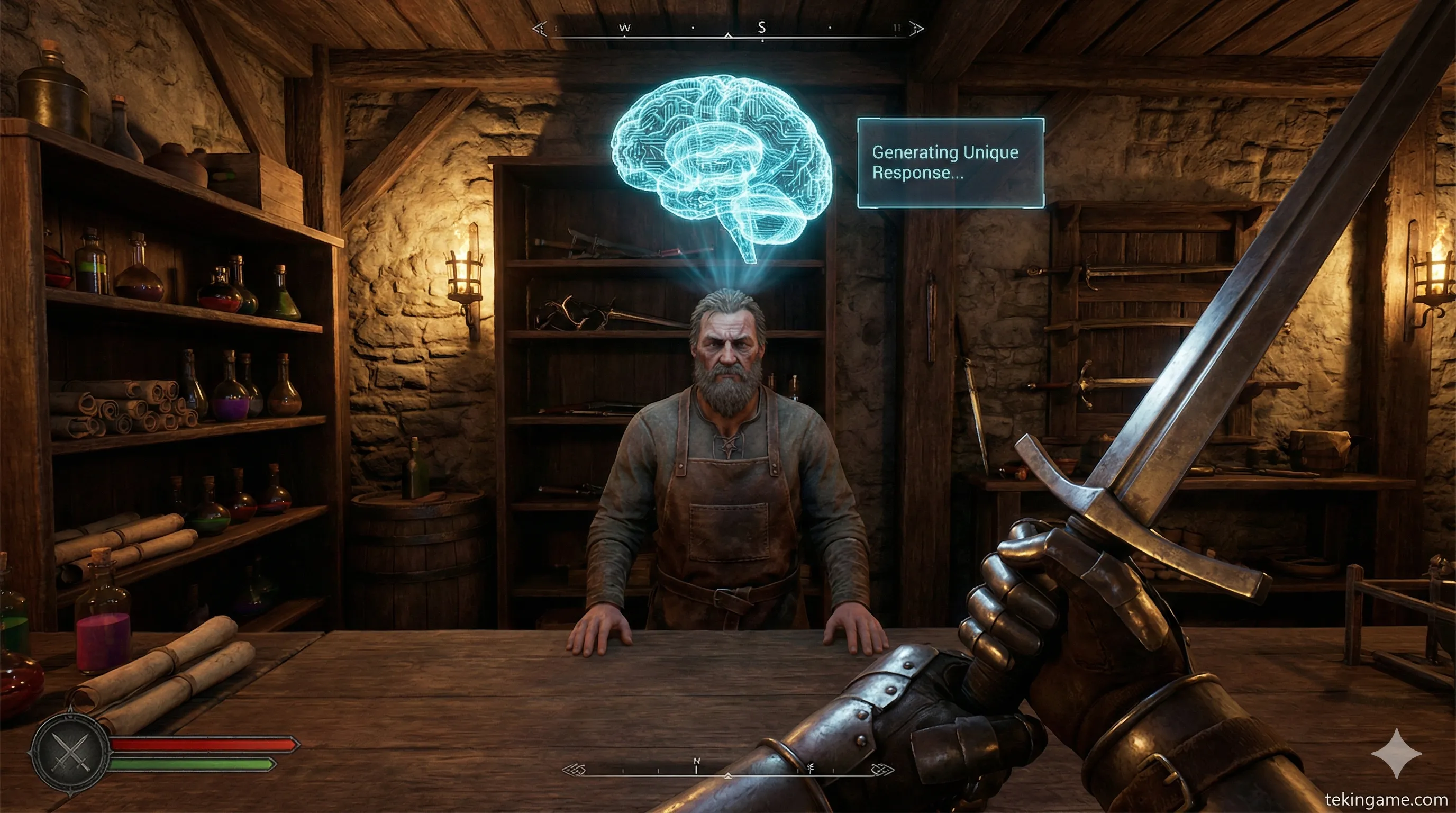Click the top compass bar showing S
Image resolution: width=1456 pixels, height=813 pixels.
pyautogui.click(x=728, y=30)
